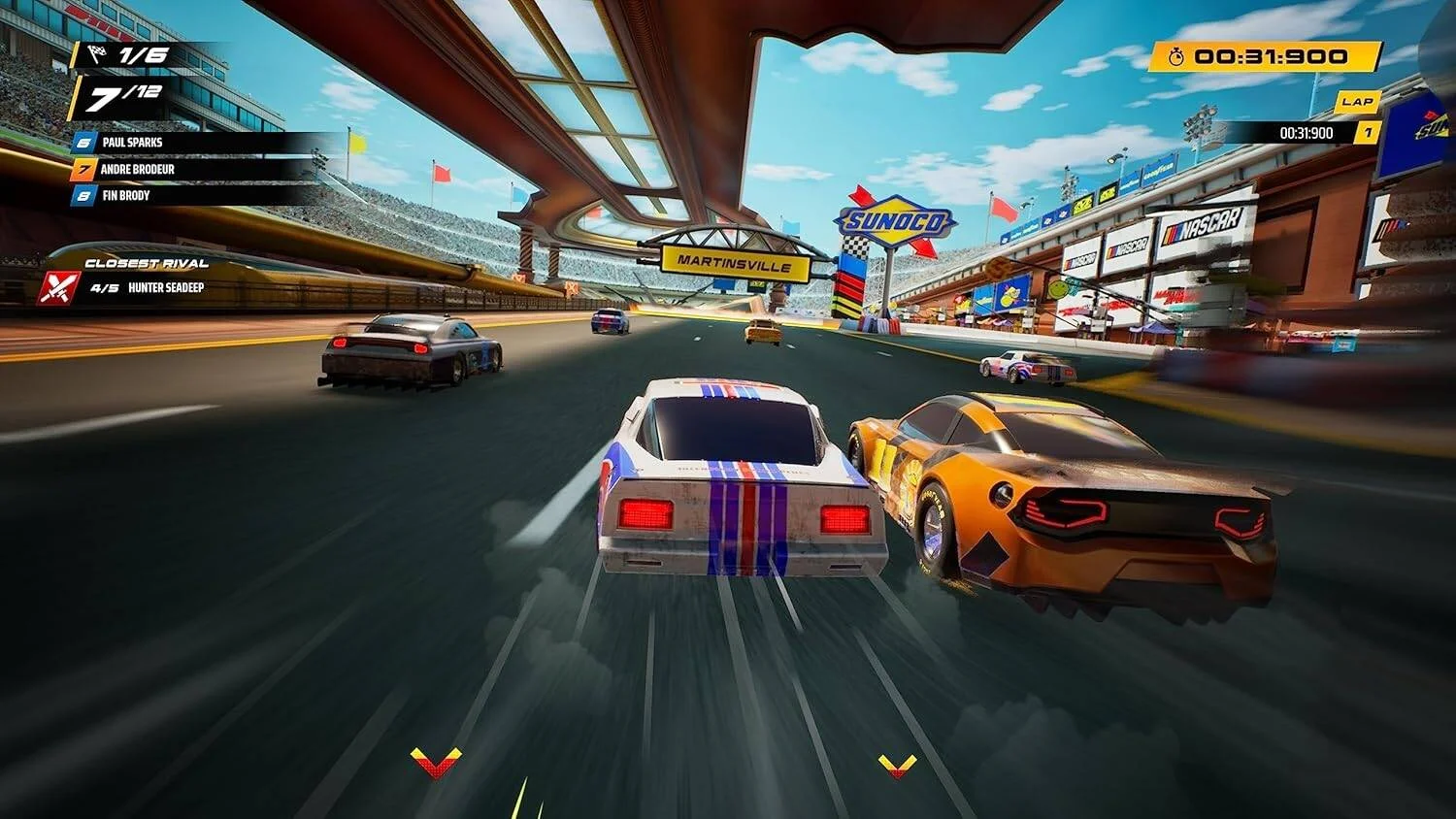Select the Closest Rival panel header
Image resolution: width=1456 pixels, height=819 pixels.
[148, 262]
